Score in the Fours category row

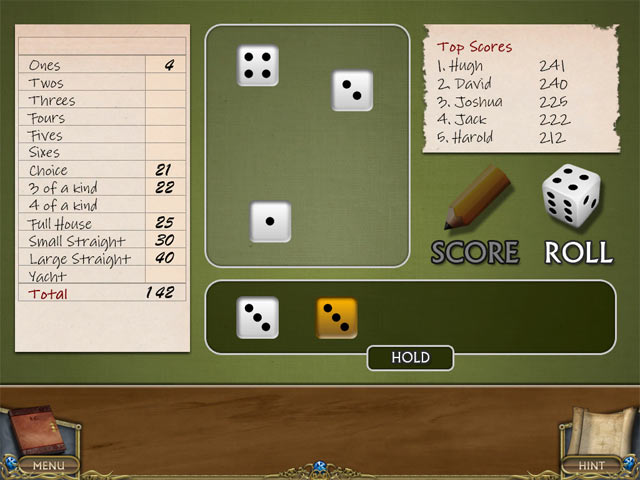pyautogui.click(x=100, y=118)
